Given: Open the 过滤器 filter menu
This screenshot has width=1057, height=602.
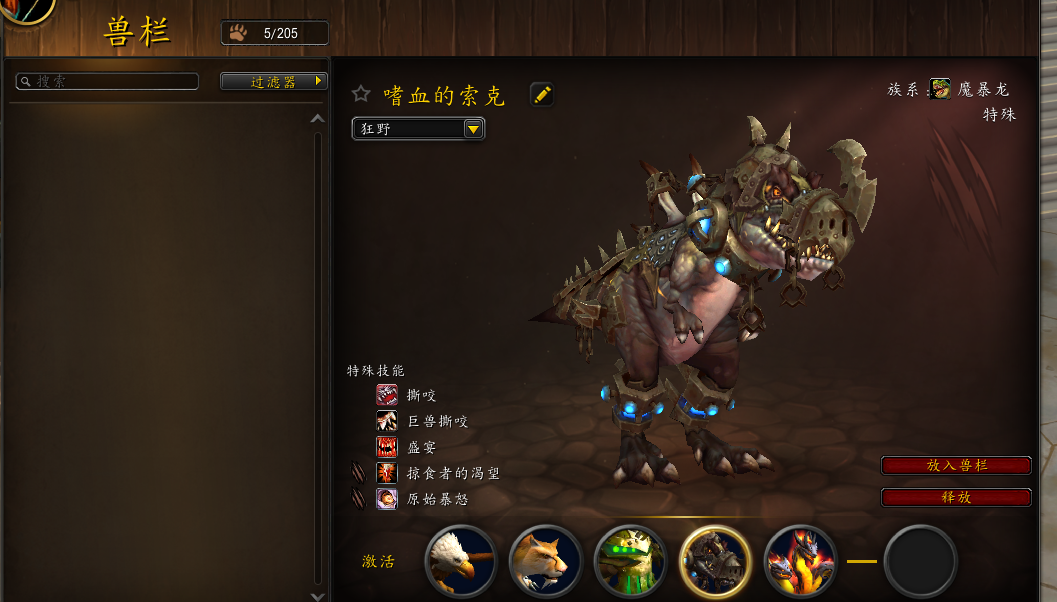Looking at the screenshot, I should click(x=274, y=82).
